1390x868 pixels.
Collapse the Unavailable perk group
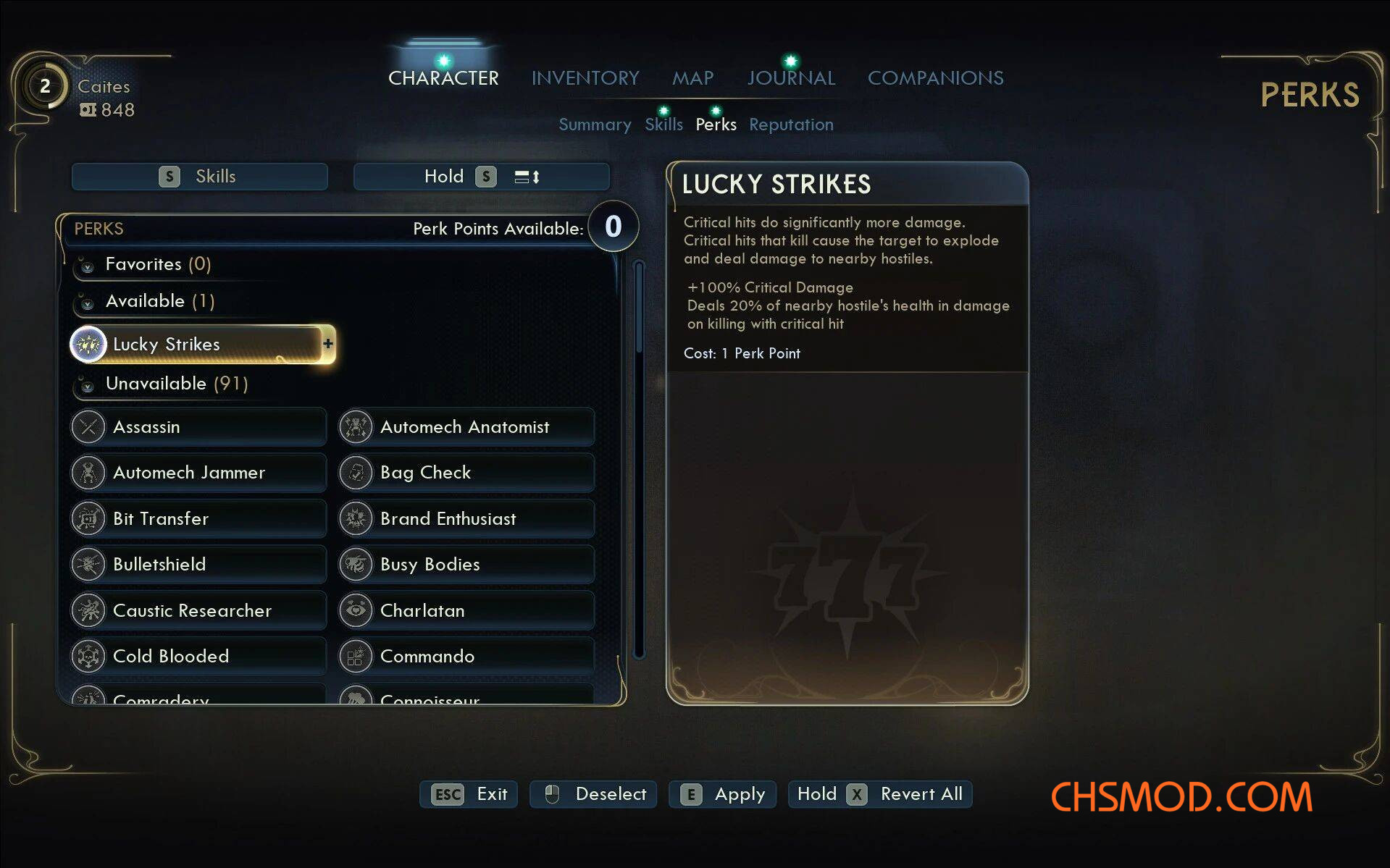(88, 385)
